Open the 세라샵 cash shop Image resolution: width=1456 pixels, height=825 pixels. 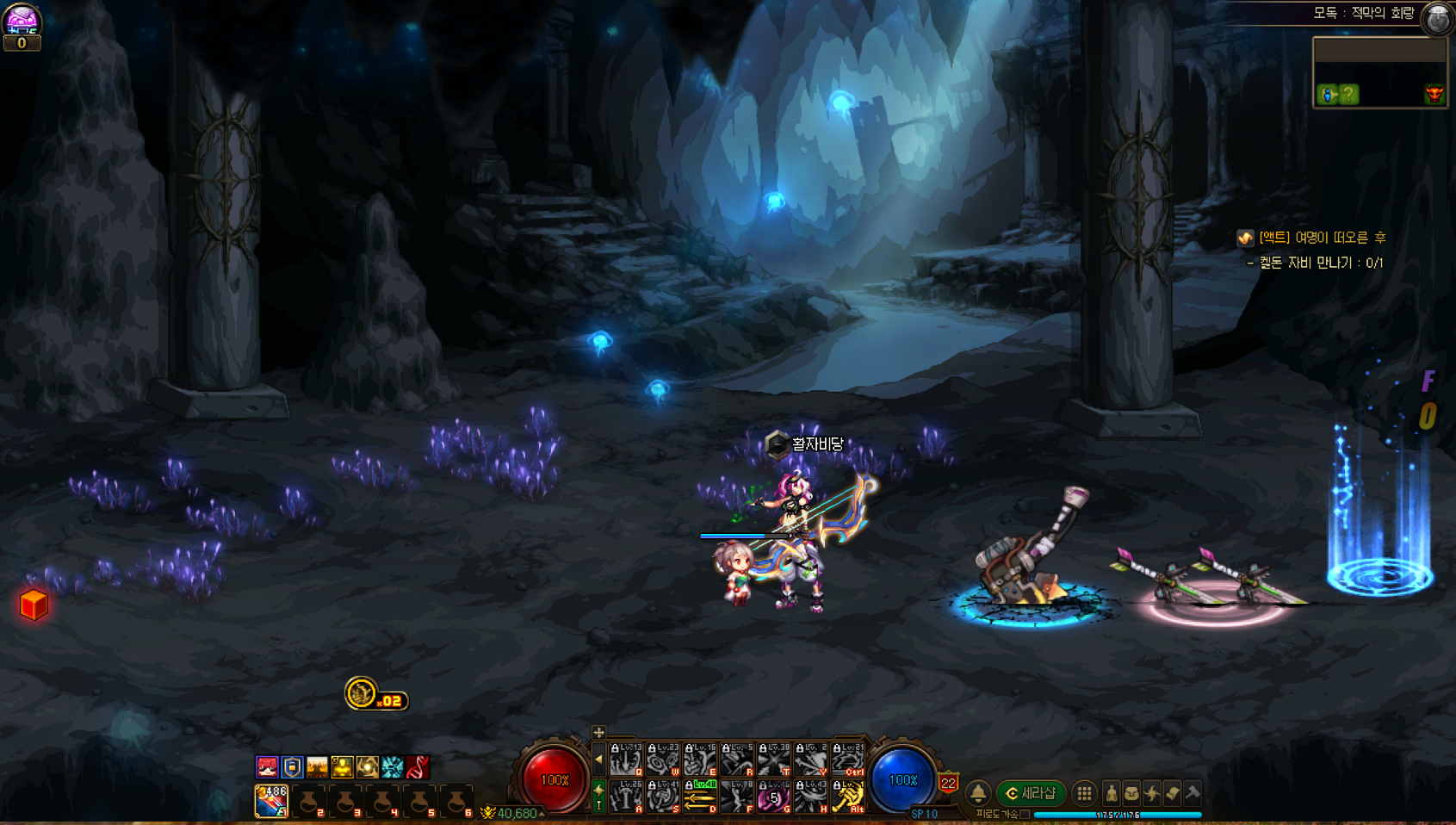point(1031,793)
